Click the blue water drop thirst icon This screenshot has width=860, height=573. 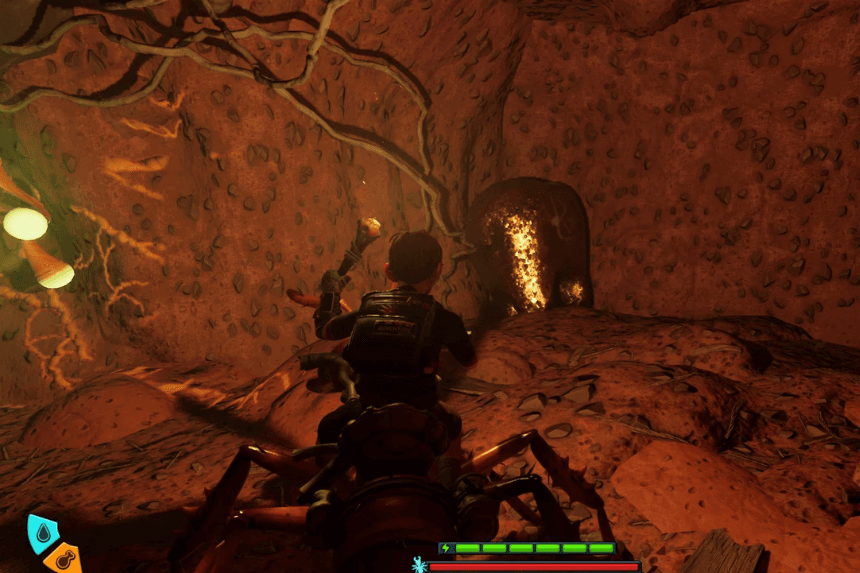(41, 534)
